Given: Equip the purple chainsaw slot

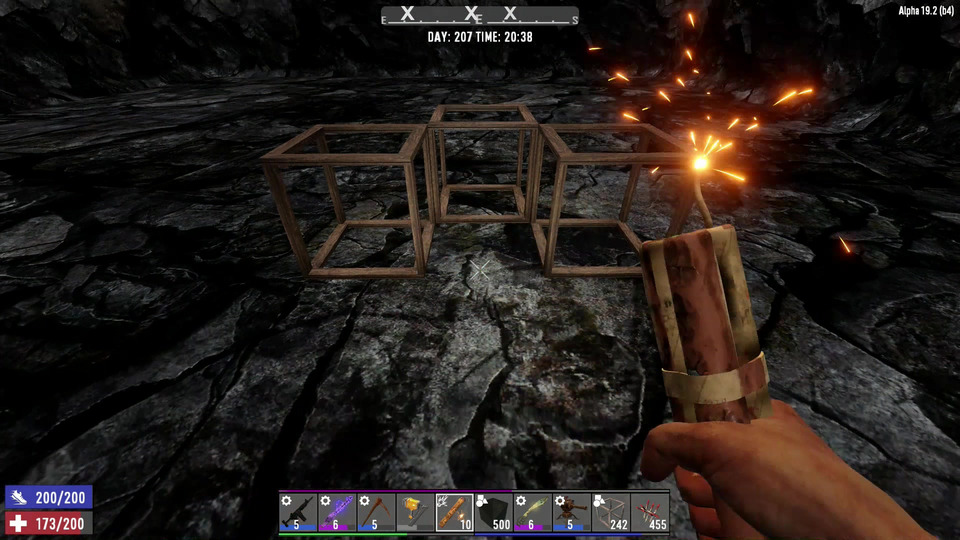Looking at the screenshot, I should pyautogui.click(x=337, y=512).
